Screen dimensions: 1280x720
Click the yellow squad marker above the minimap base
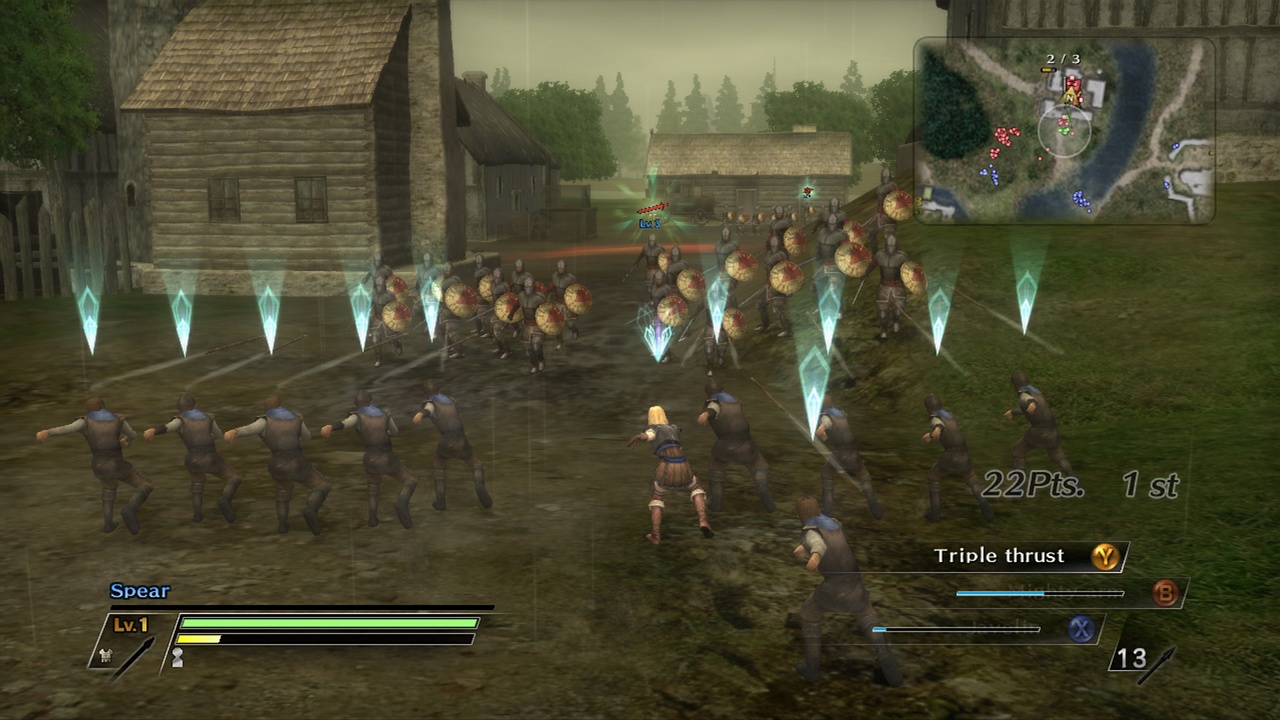click(x=1047, y=70)
